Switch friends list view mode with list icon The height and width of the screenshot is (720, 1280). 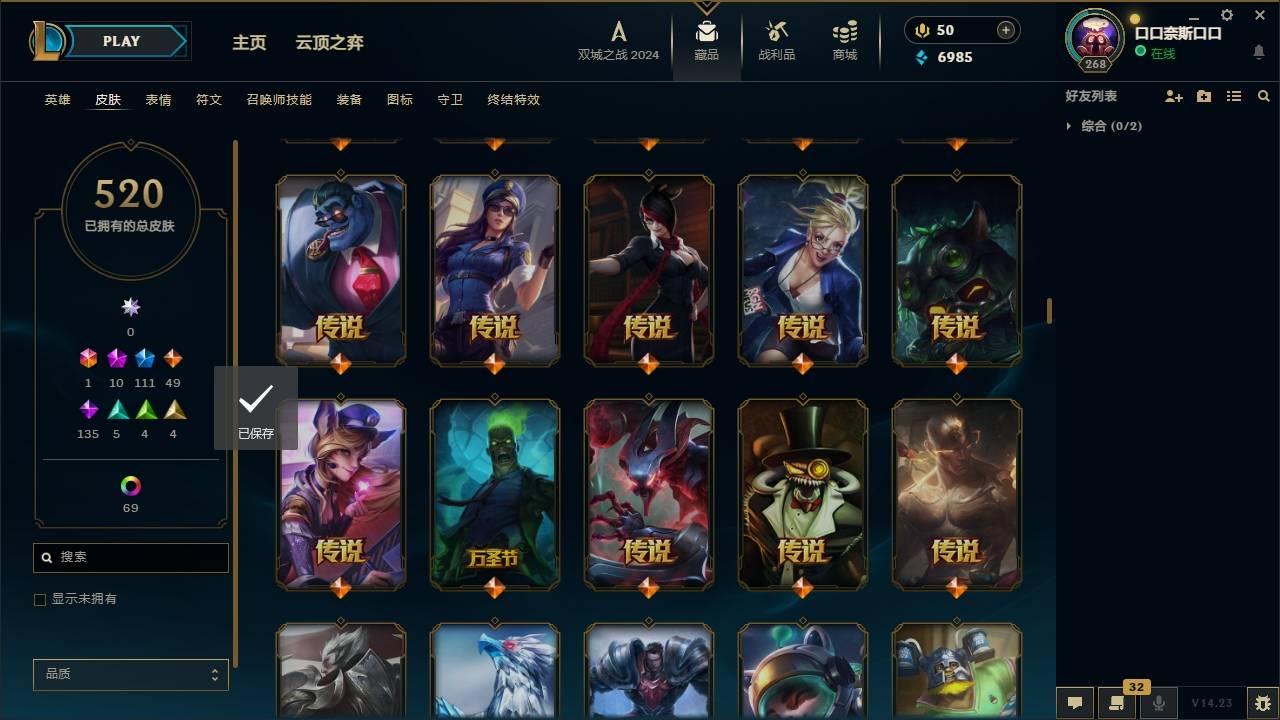tap(1234, 96)
